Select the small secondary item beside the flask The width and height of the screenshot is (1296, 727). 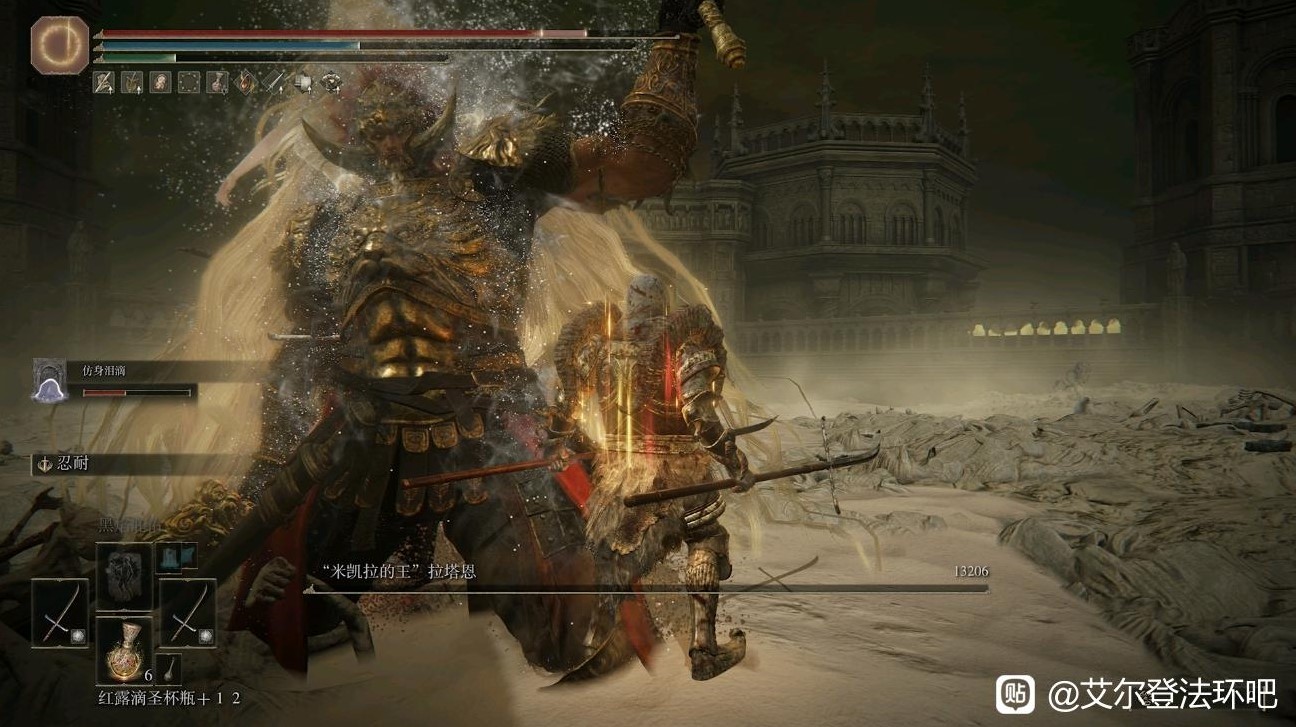[x=169, y=668]
